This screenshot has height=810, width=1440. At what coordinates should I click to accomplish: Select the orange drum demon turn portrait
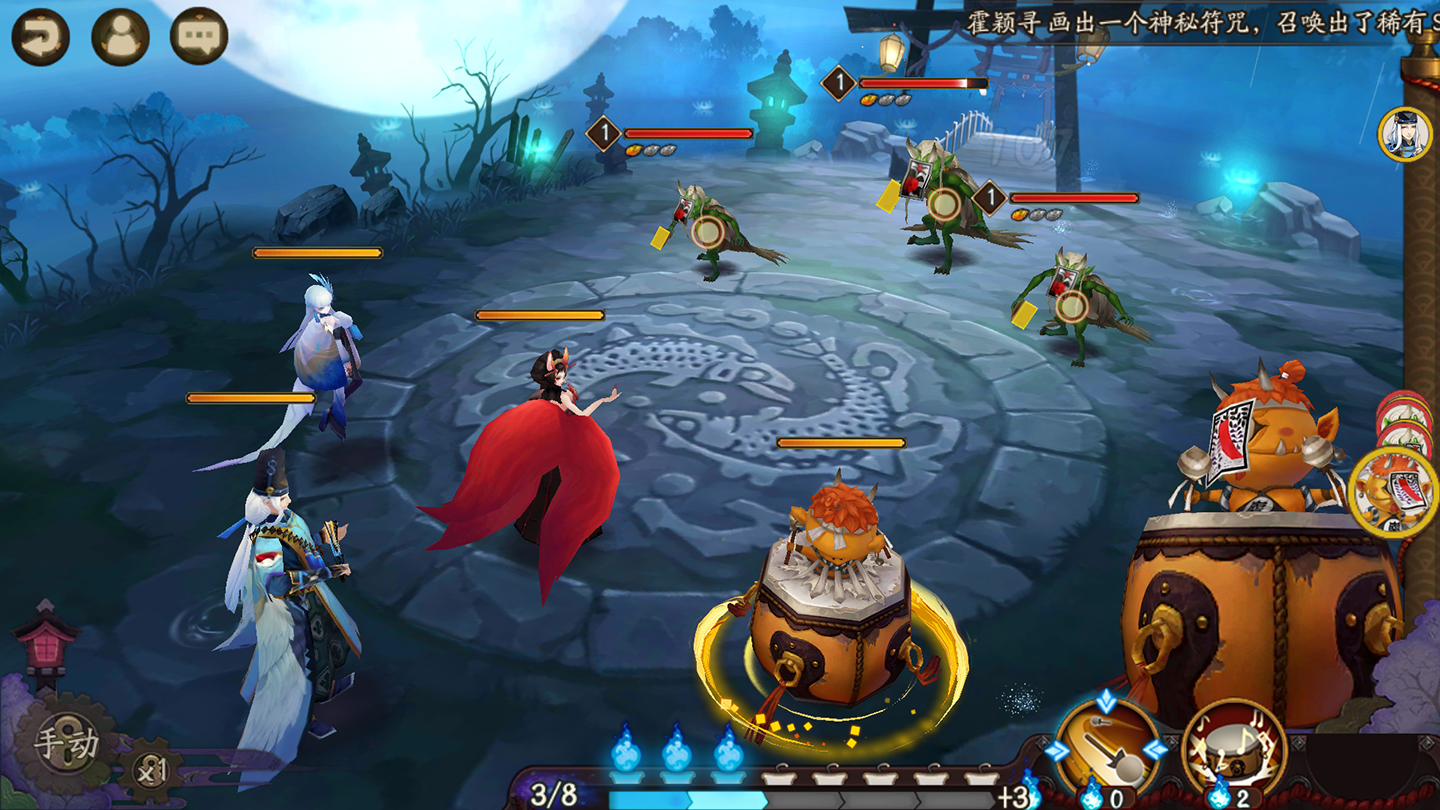1394,492
